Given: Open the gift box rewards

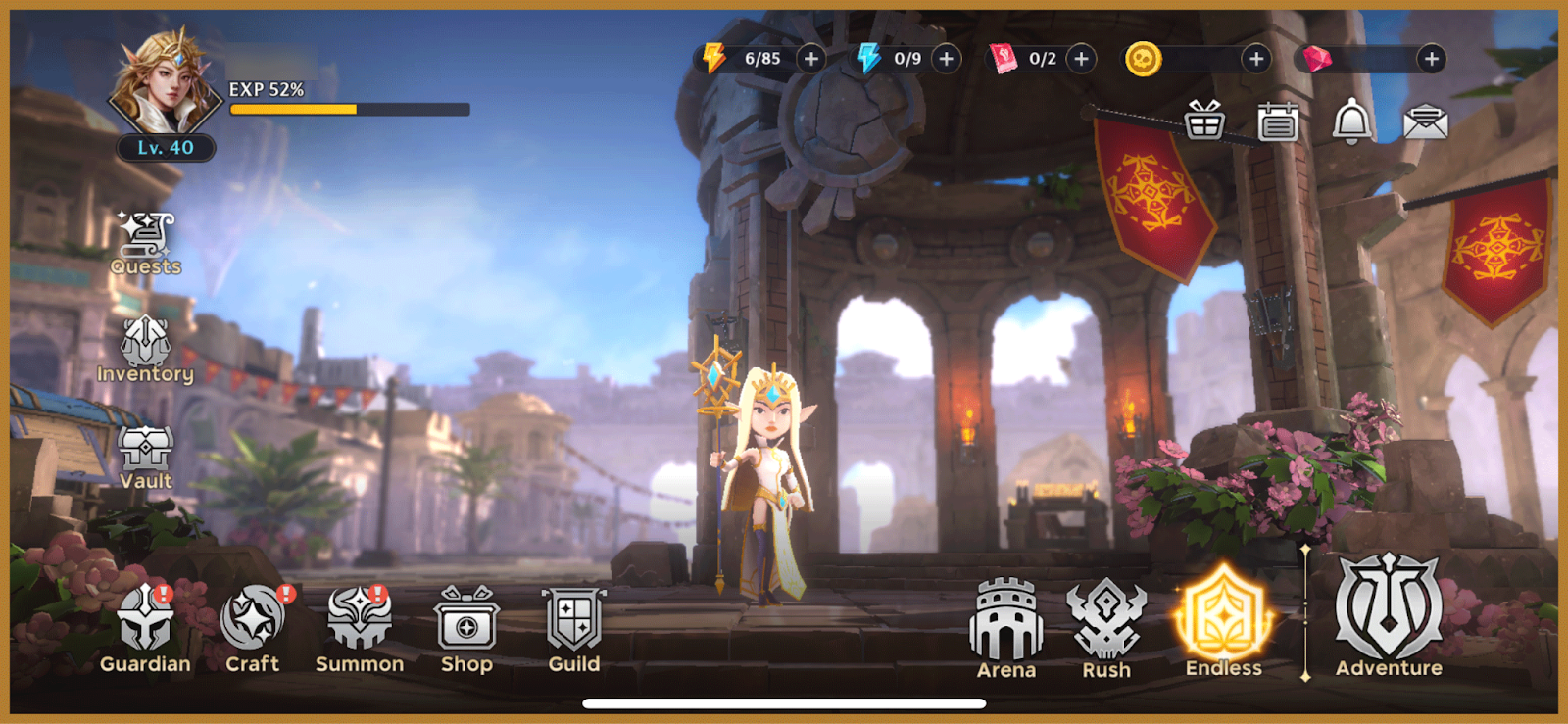Looking at the screenshot, I should [1204, 122].
